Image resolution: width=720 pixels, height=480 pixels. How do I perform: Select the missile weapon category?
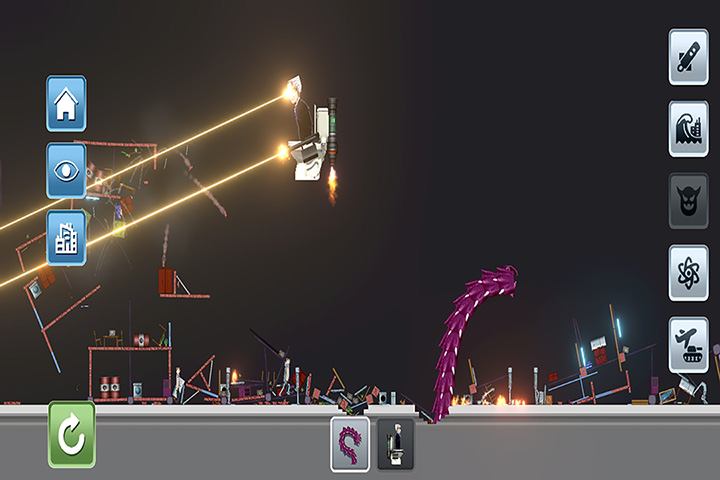(x=688, y=57)
